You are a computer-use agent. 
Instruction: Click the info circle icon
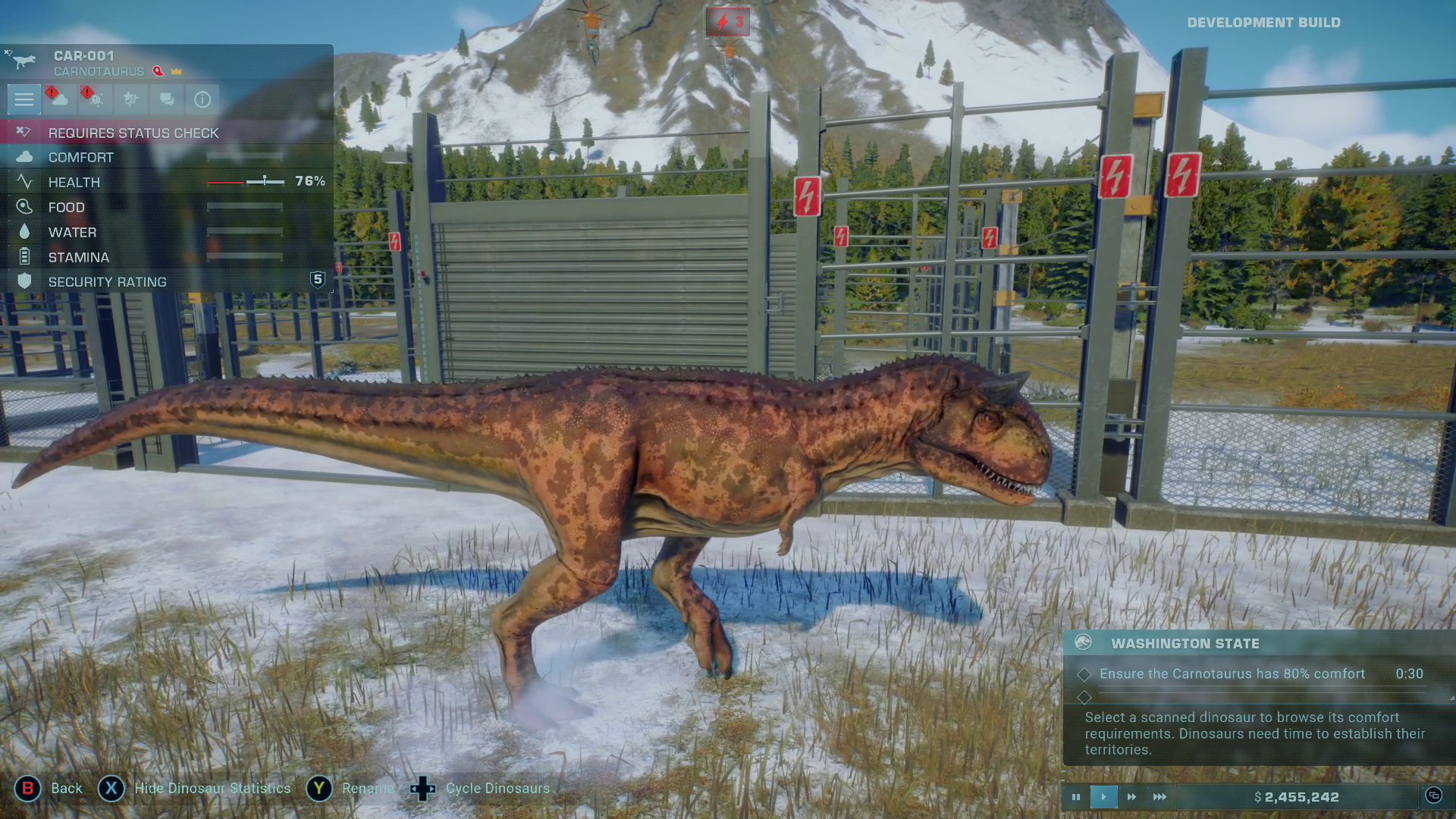pos(202,99)
